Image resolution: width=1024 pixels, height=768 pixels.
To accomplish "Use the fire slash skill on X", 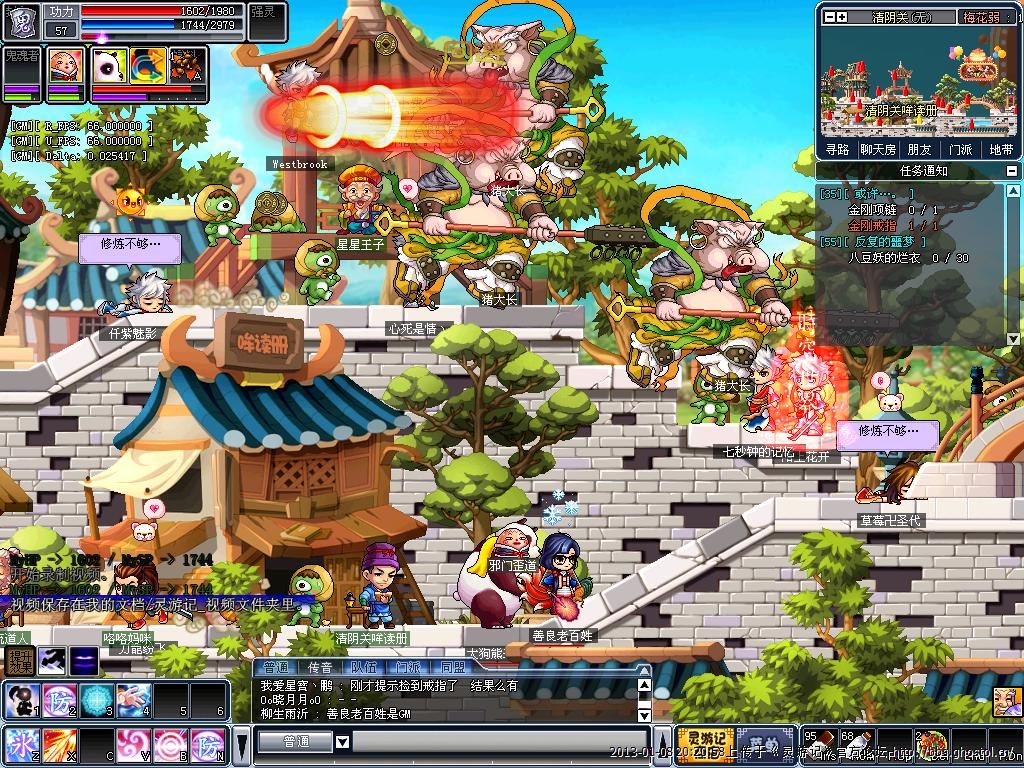I will click(x=58, y=745).
